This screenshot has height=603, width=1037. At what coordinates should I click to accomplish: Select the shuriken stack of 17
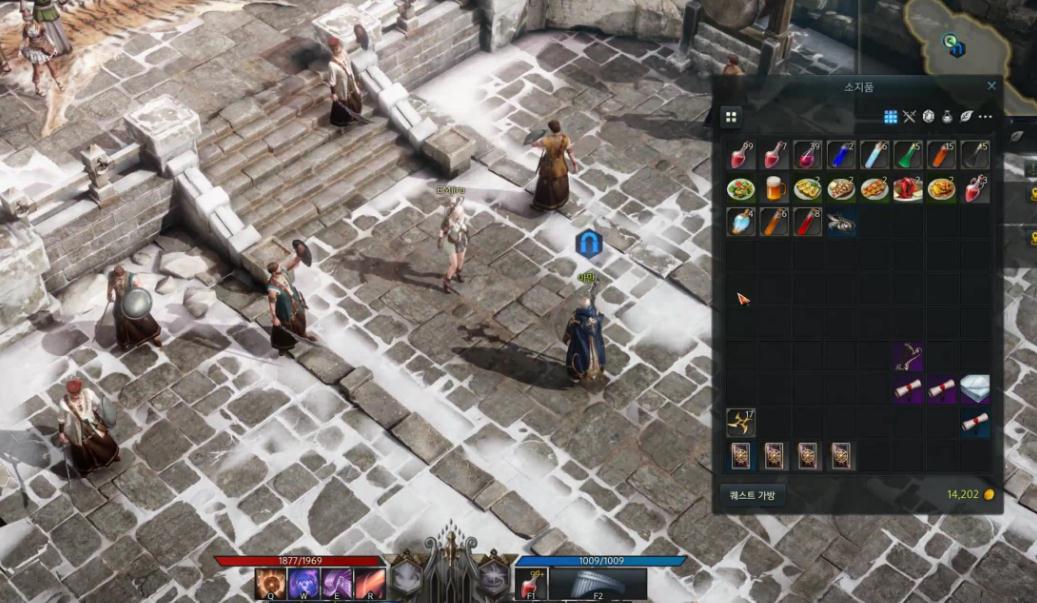(741, 422)
